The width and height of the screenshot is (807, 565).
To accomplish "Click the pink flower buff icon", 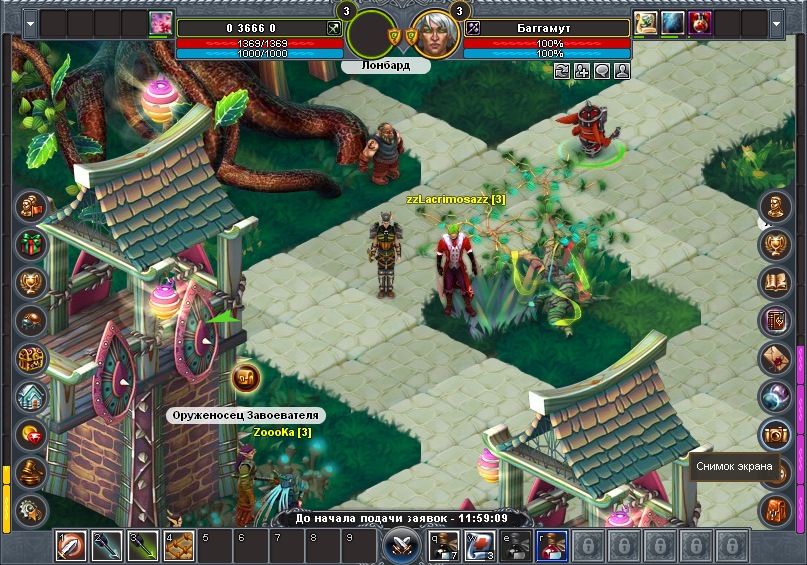I will pyautogui.click(x=160, y=23).
